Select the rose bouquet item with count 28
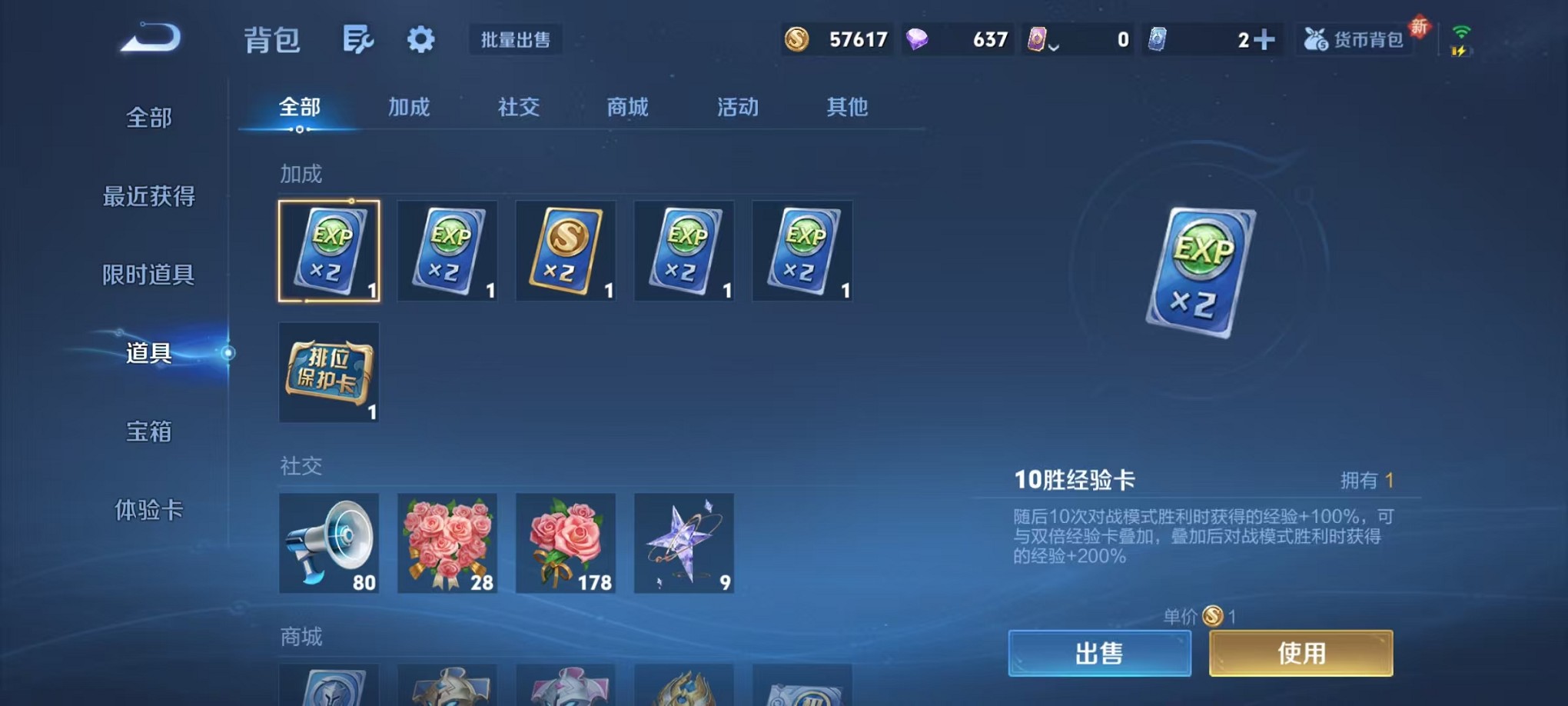Viewport: 1568px width, 706px height. 447,544
